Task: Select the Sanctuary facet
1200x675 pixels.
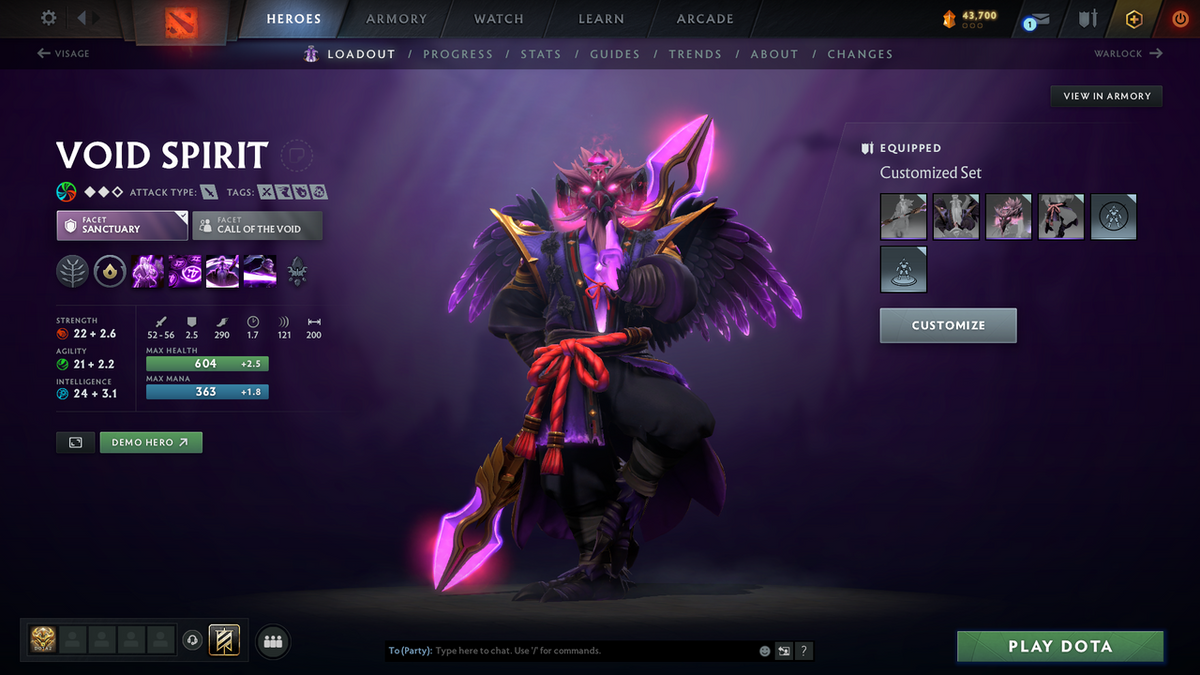Action: [122, 225]
